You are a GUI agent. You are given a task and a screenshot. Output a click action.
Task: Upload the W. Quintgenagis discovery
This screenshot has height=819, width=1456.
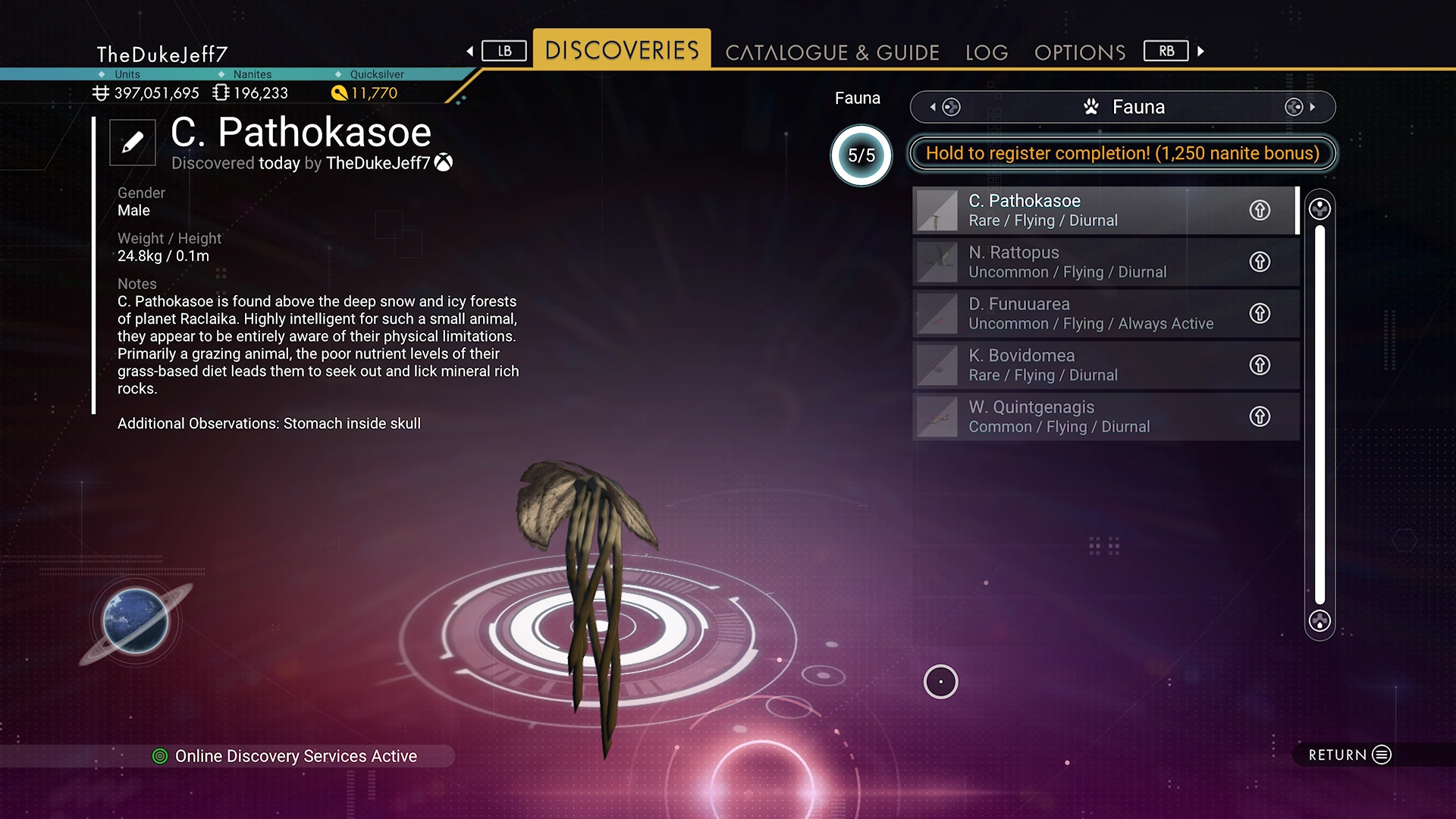coord(1260,416)
